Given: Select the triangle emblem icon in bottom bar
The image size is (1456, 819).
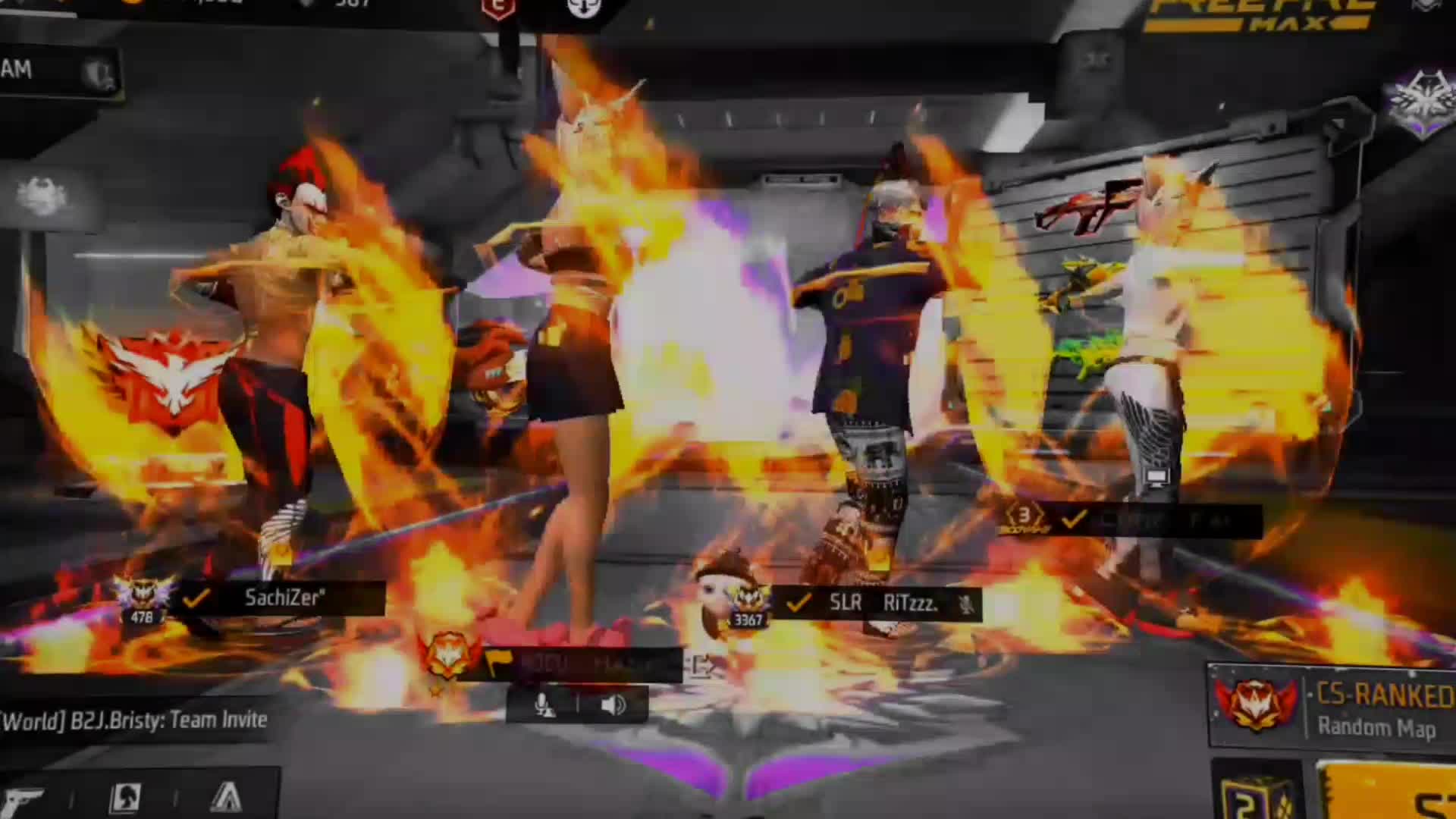Looking at the screenshot, I should tap(225, 798).
